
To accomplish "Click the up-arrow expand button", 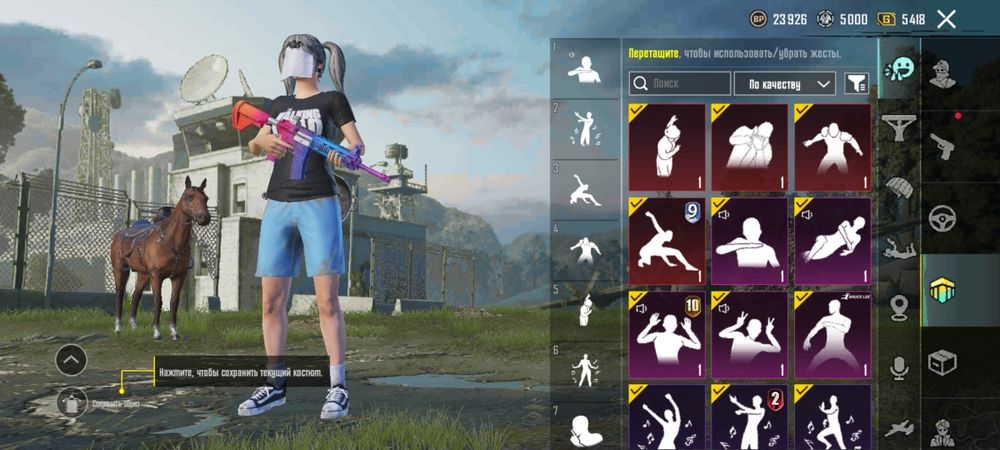I will (71, 360).
